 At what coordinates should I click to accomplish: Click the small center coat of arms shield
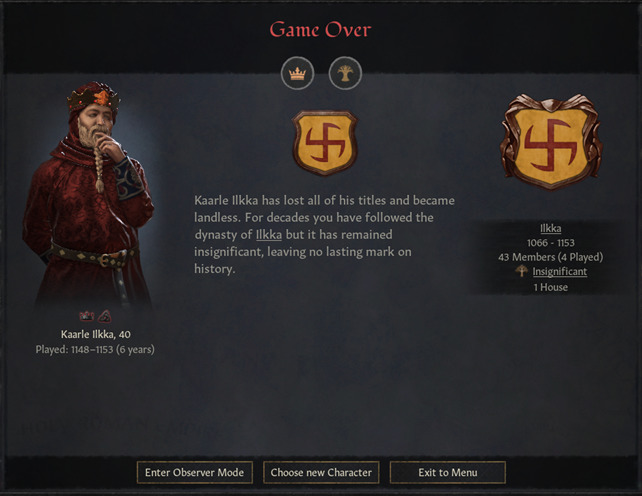(325, 143)
